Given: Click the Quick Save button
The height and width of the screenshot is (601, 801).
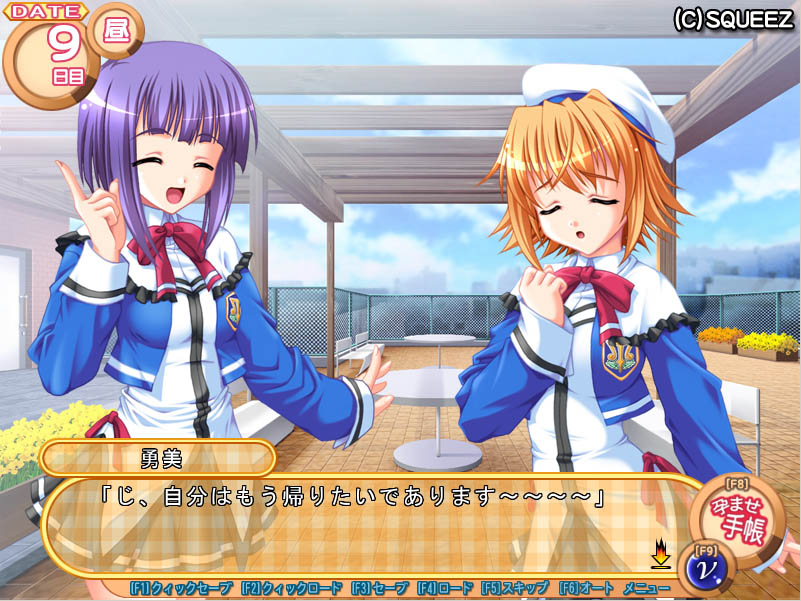Looking at the screenshot, I should pos(181,589).
